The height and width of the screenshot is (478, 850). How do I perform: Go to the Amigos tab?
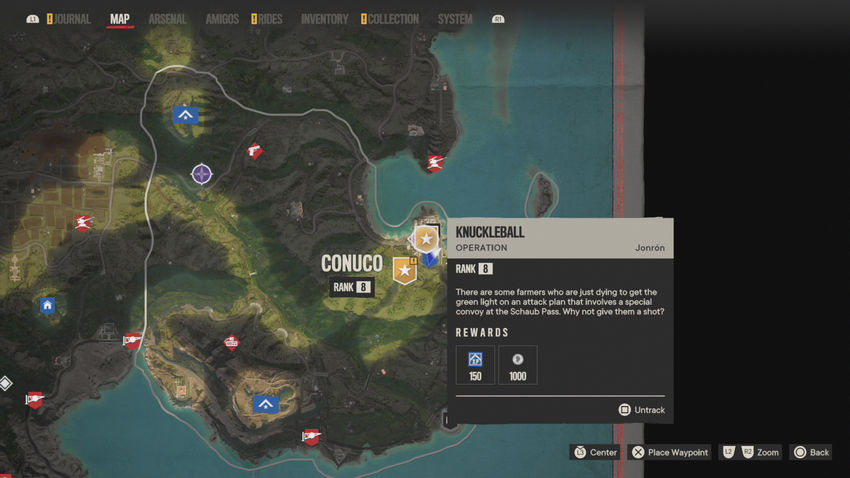tap(222, 19)
